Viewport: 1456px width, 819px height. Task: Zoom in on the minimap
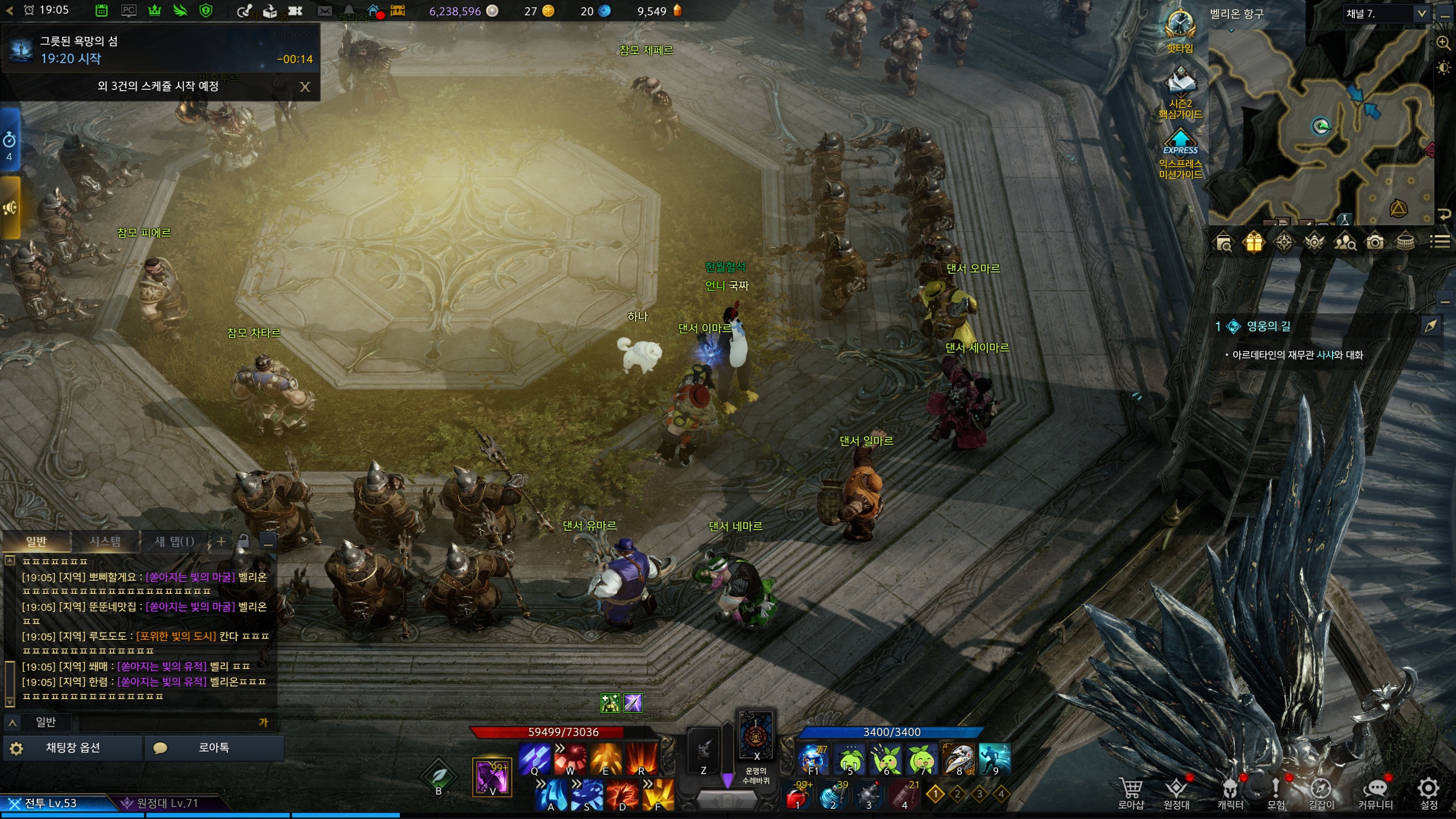point(1443,43)
